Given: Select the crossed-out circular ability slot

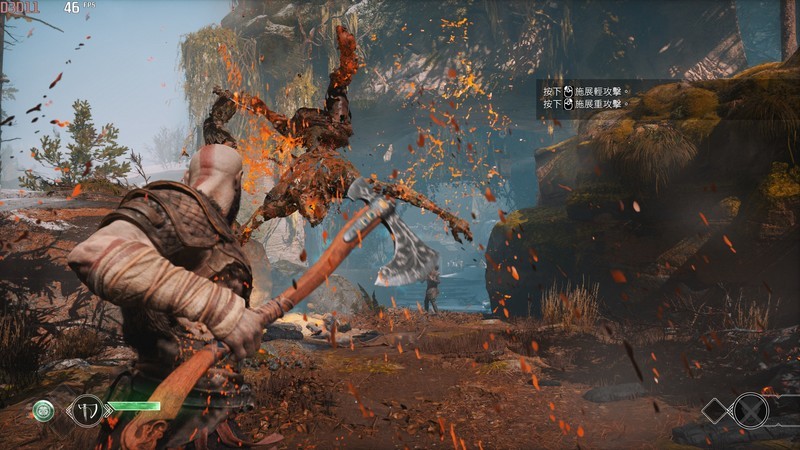Looking at the screenshot, I should [x=750, y=410].
